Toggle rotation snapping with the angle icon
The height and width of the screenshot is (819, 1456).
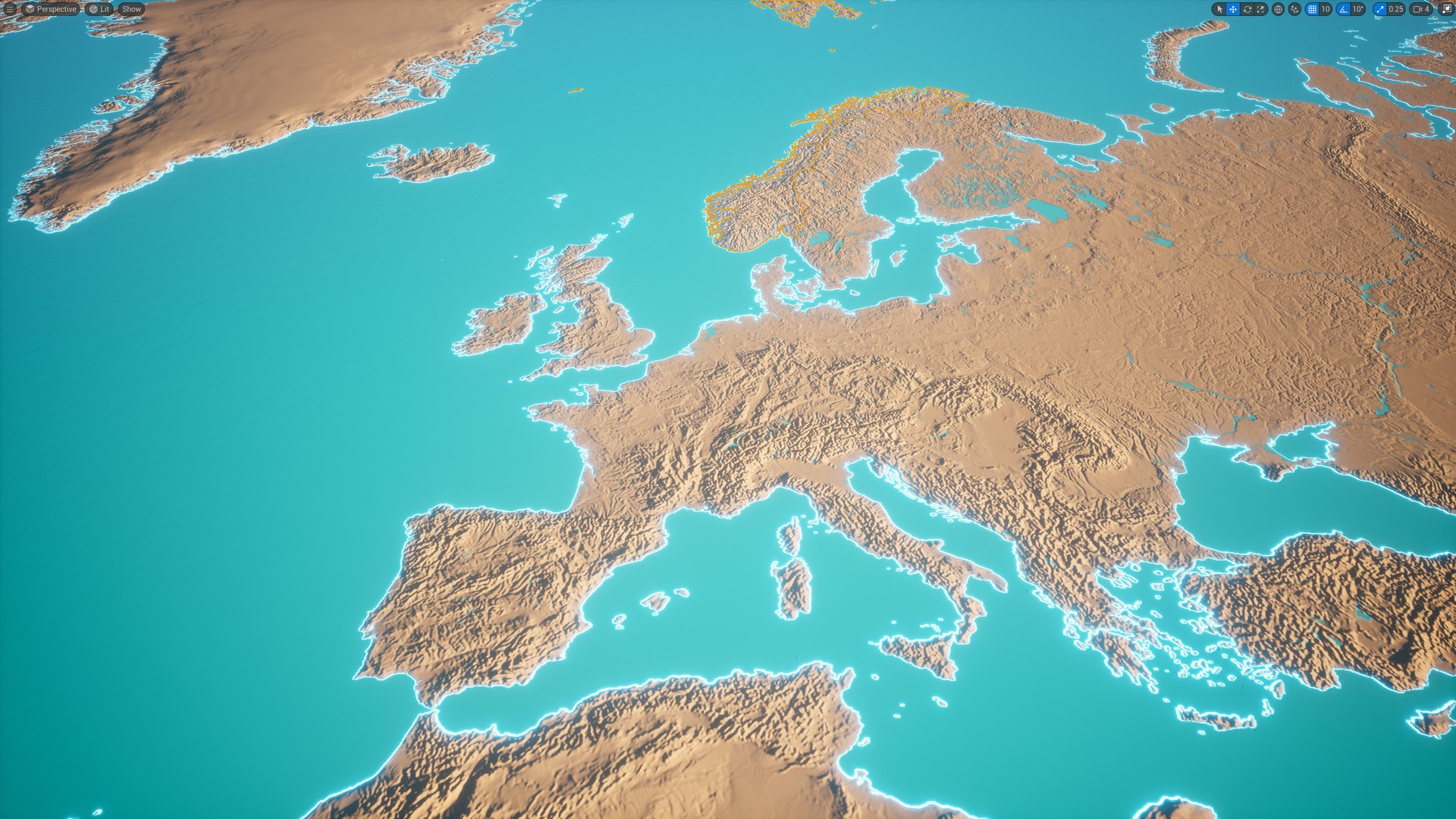(1343, 9)
